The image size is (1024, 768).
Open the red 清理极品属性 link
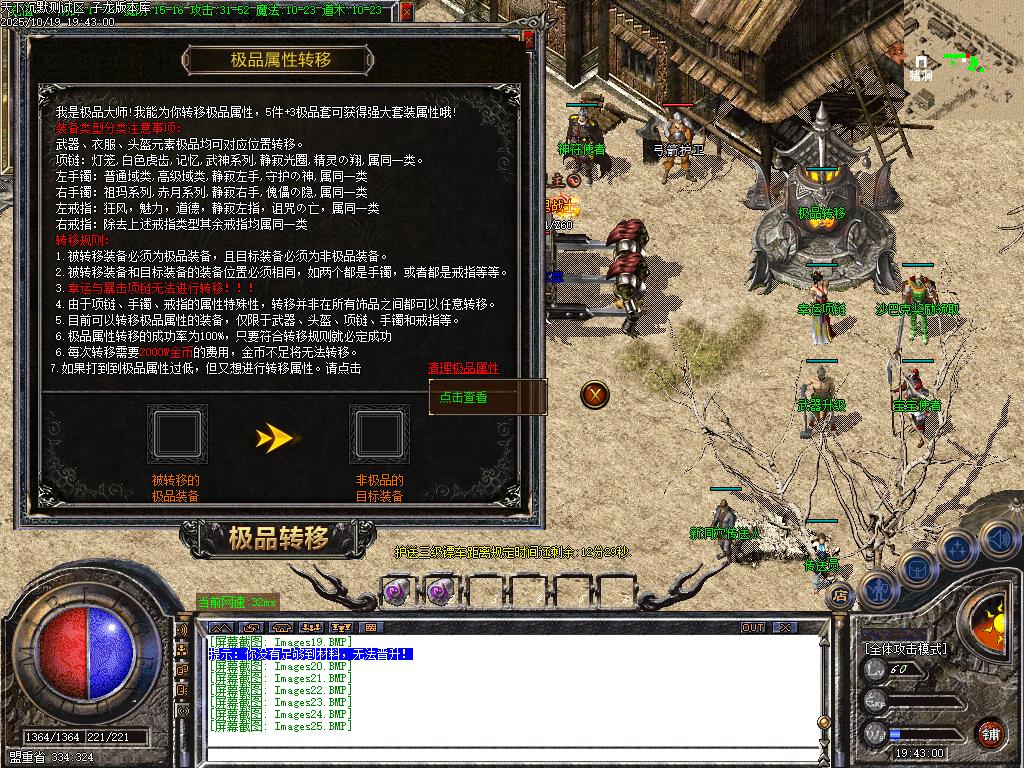tap(463, 368)
